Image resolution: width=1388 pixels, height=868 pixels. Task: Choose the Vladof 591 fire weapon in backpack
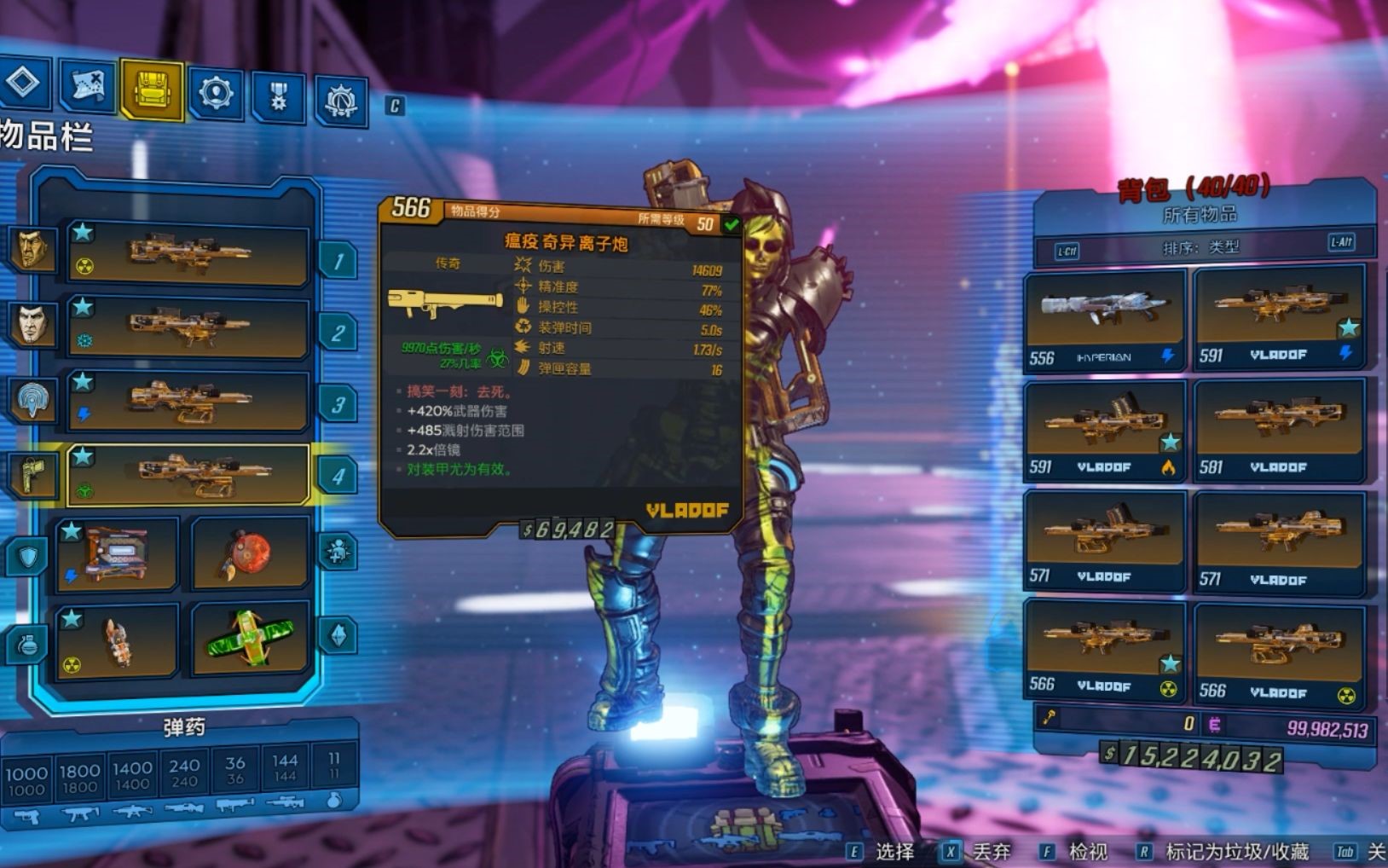[1104, 430]
